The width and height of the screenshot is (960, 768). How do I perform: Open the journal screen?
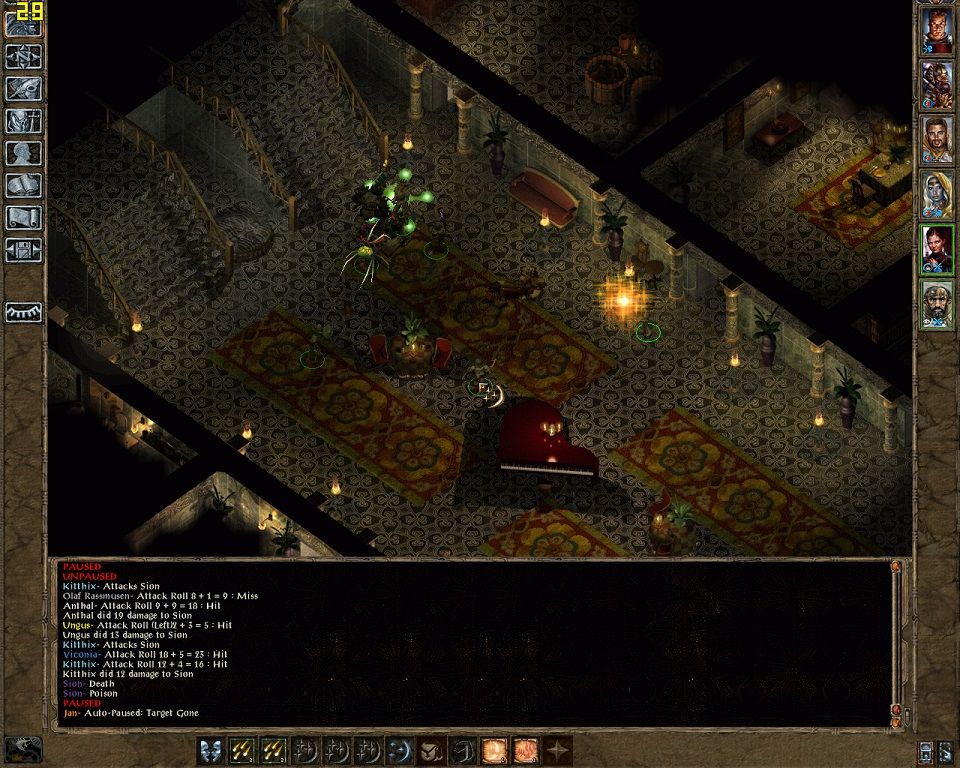click(x=23, y=89)
